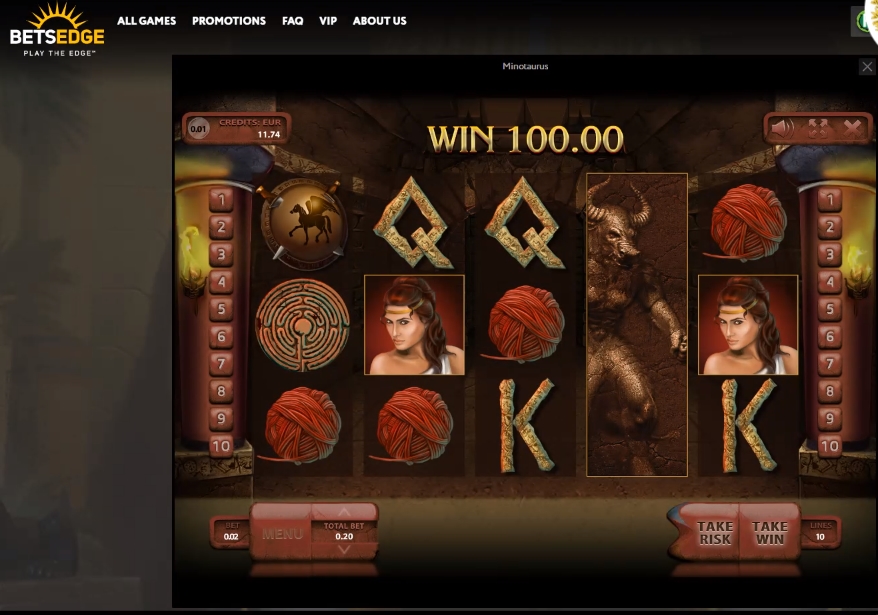Collect winnings with TAKE WIN

coord(770,532)
